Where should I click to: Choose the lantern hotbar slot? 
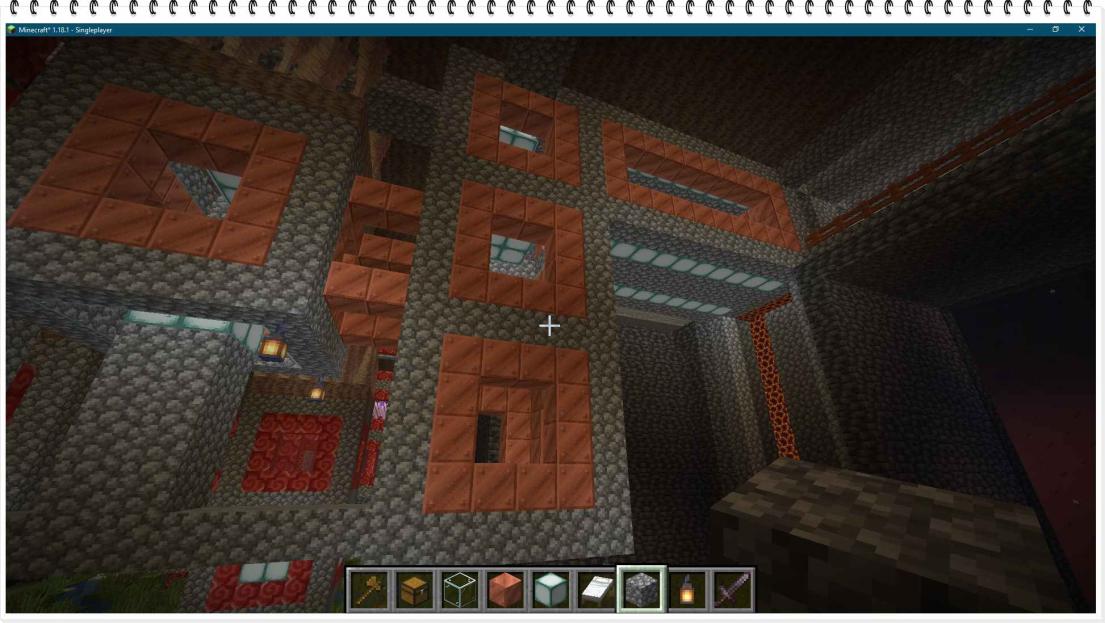[688, 590]
